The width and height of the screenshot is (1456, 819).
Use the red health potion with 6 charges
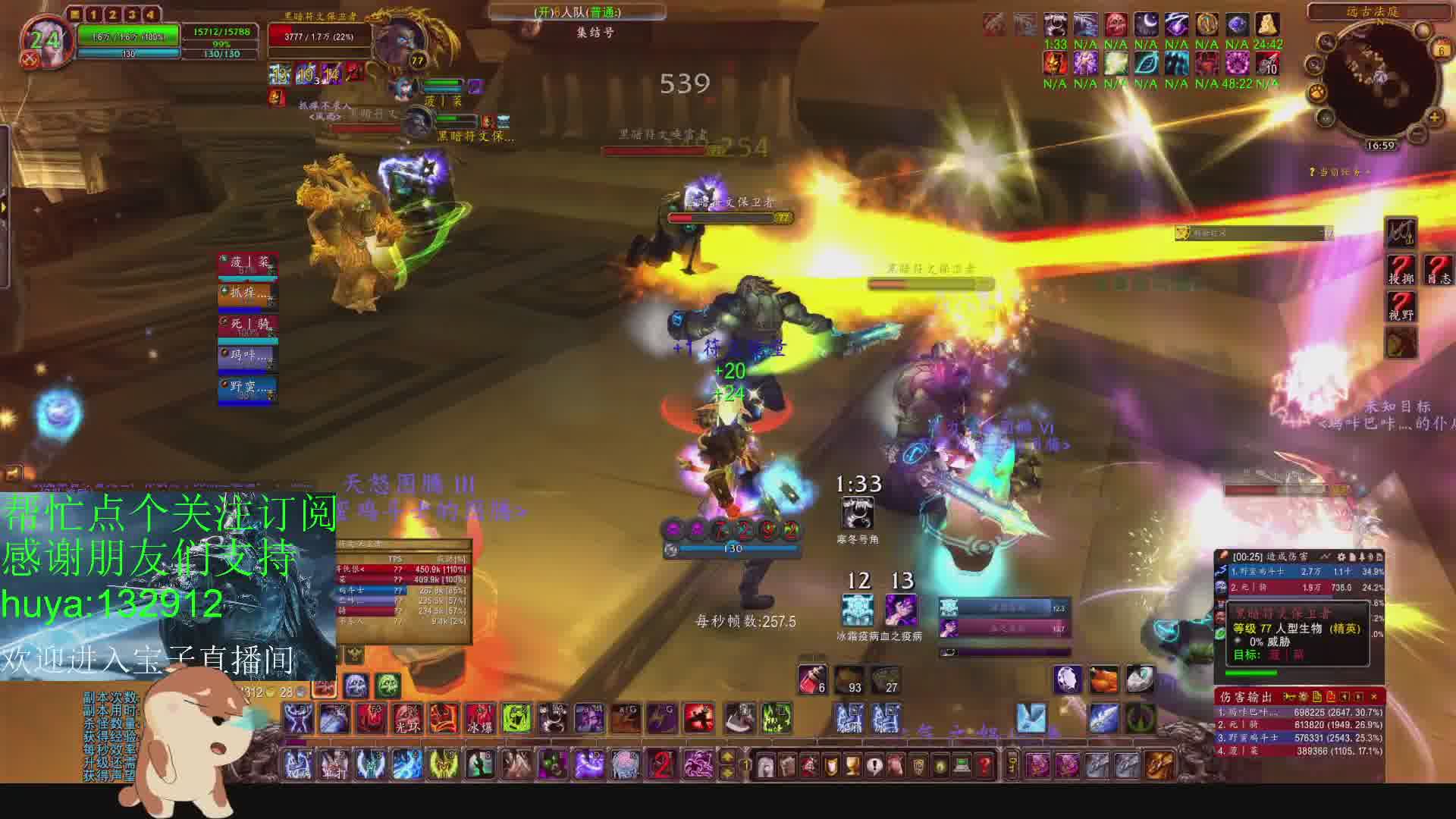812,679
